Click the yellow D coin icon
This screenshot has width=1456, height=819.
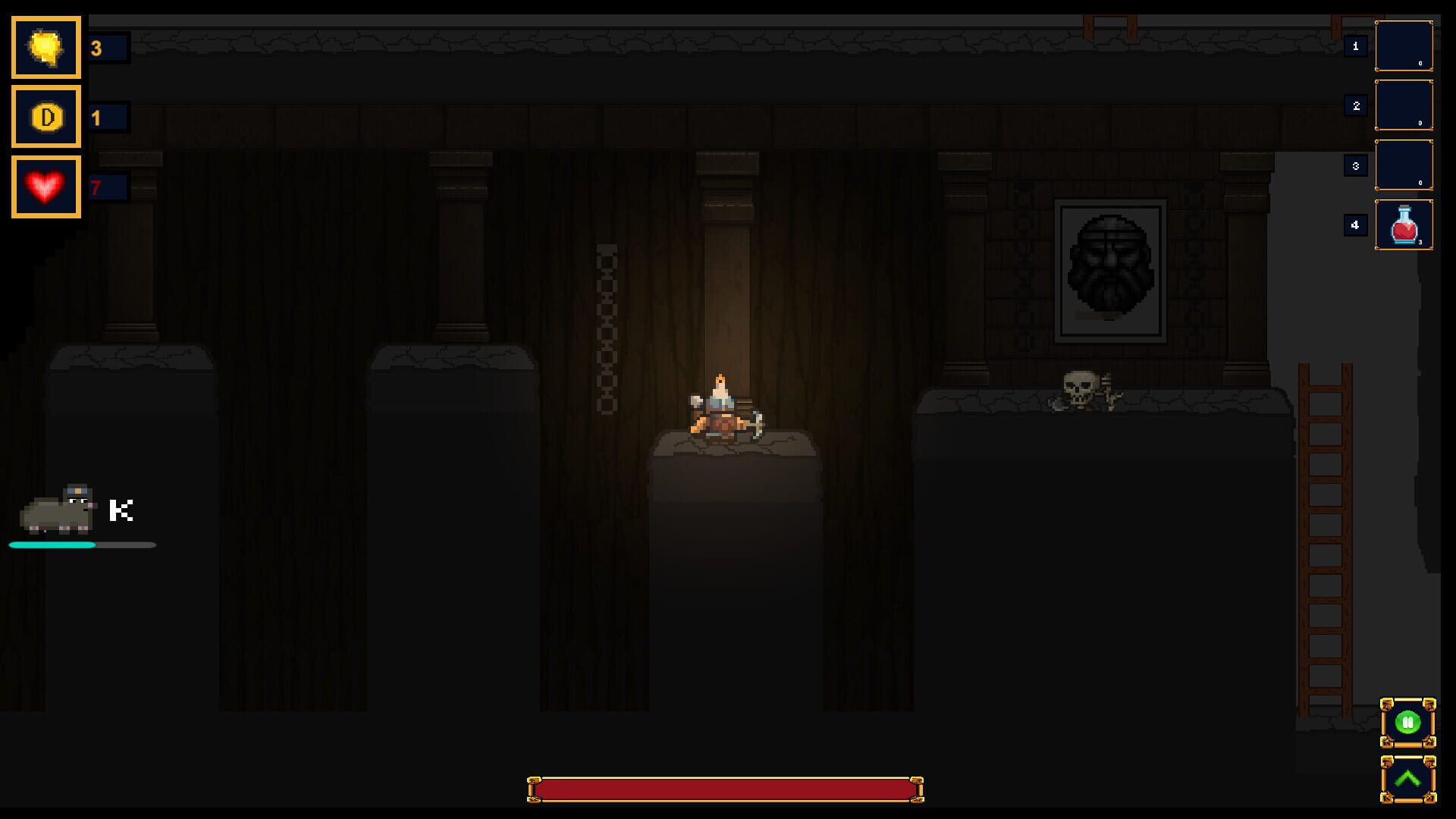(45, 117)
